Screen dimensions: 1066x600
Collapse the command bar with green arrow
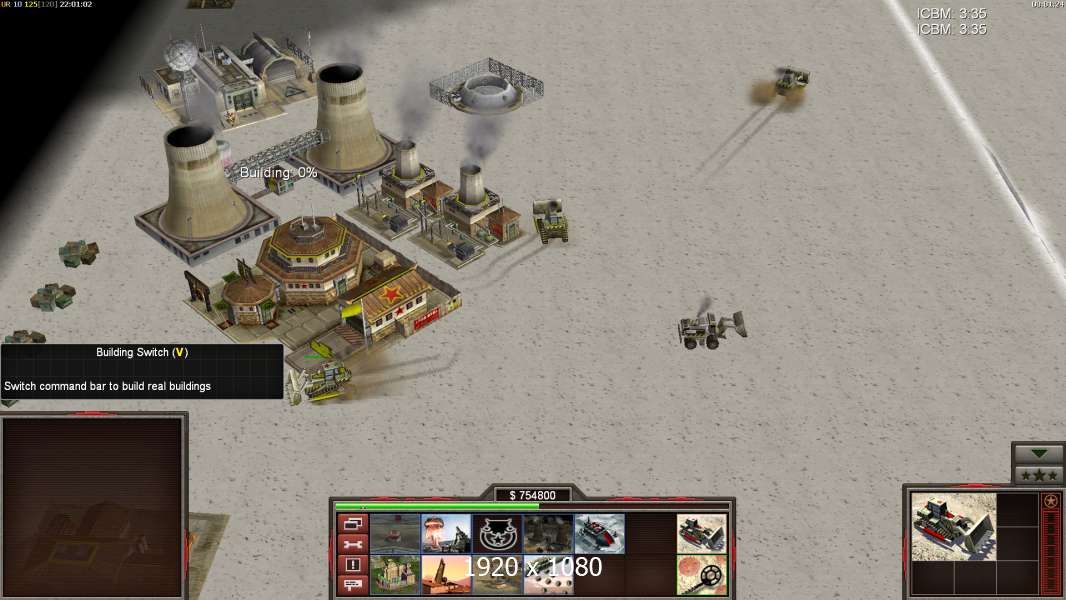[1038, 454]
